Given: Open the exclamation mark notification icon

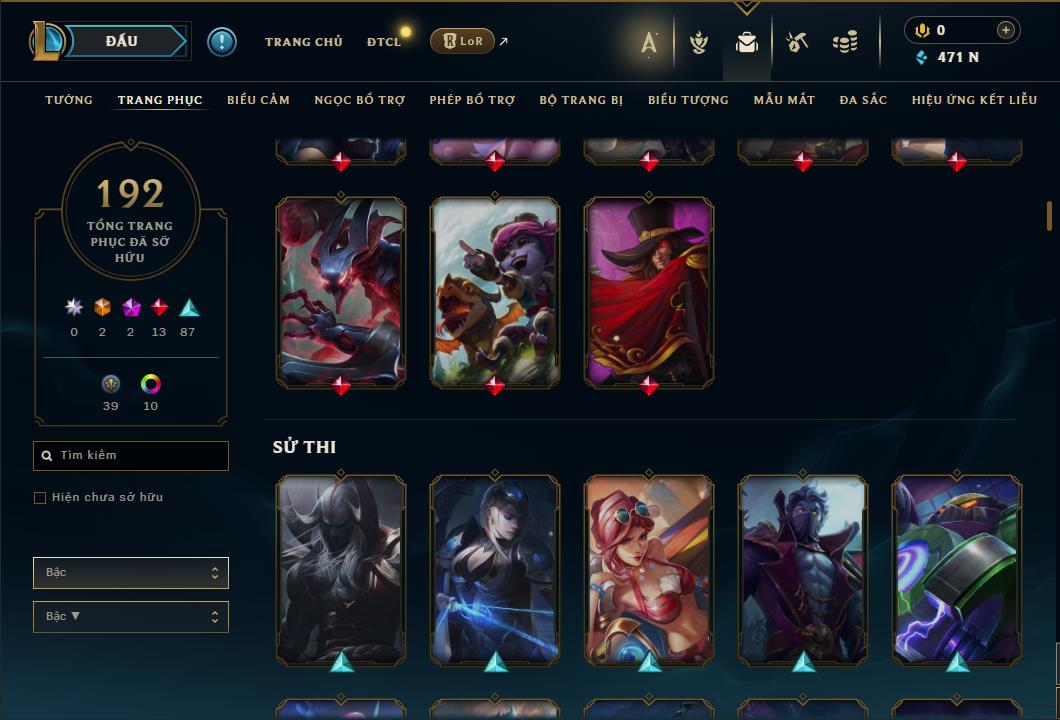Looking at the screenshot, I should coord(222,41).
